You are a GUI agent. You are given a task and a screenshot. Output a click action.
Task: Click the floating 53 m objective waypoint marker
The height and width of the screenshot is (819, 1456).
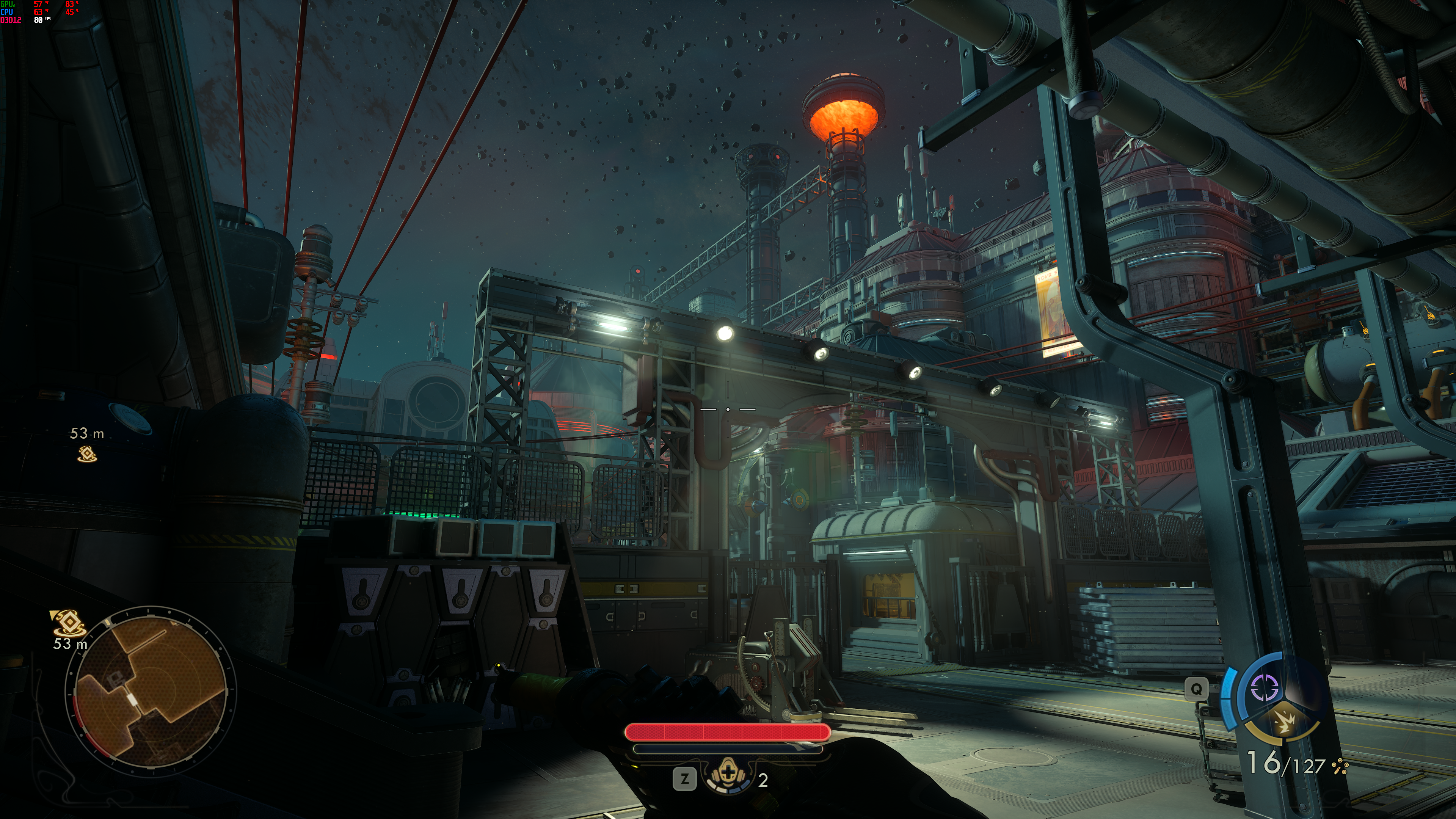click(x=87, y=453)
